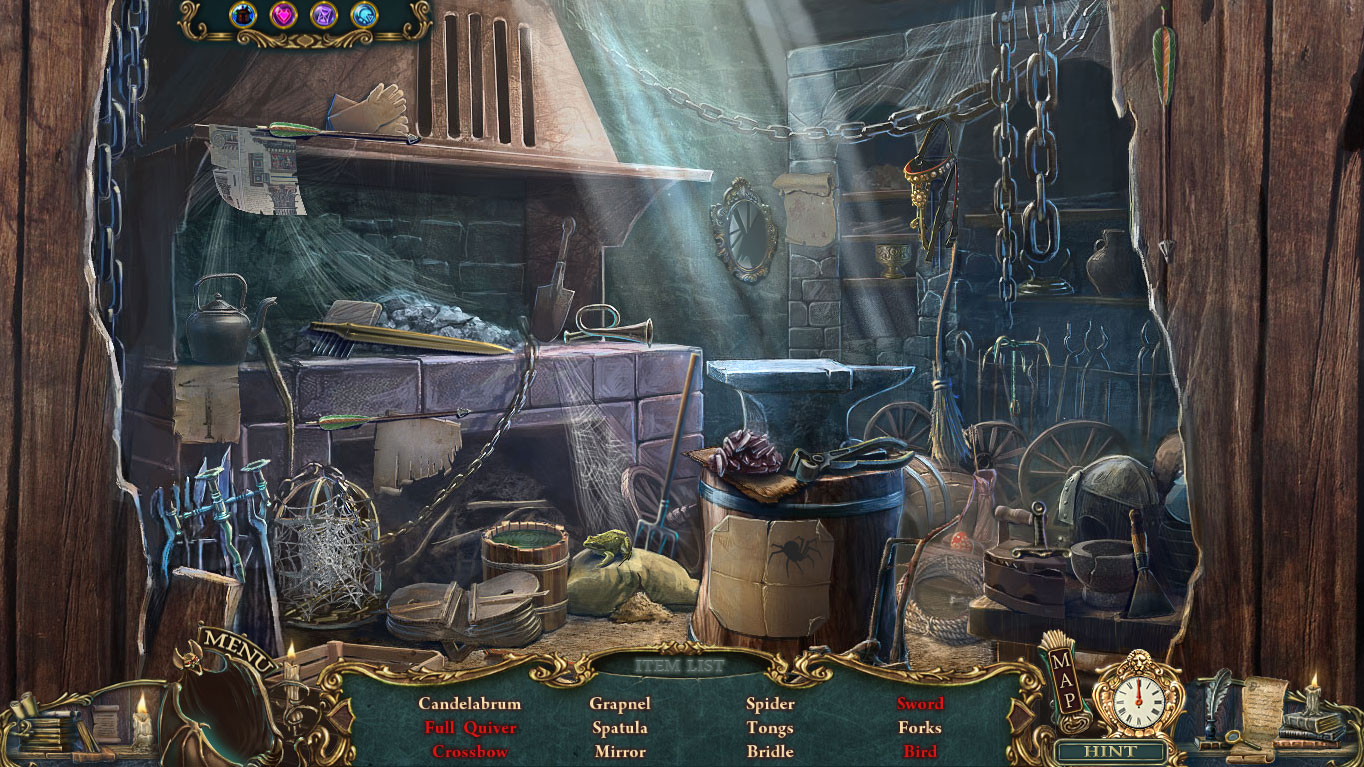Click the purple hourglass amulet
The height and width of the screenshot is (767, 1364).
[323, 14]
